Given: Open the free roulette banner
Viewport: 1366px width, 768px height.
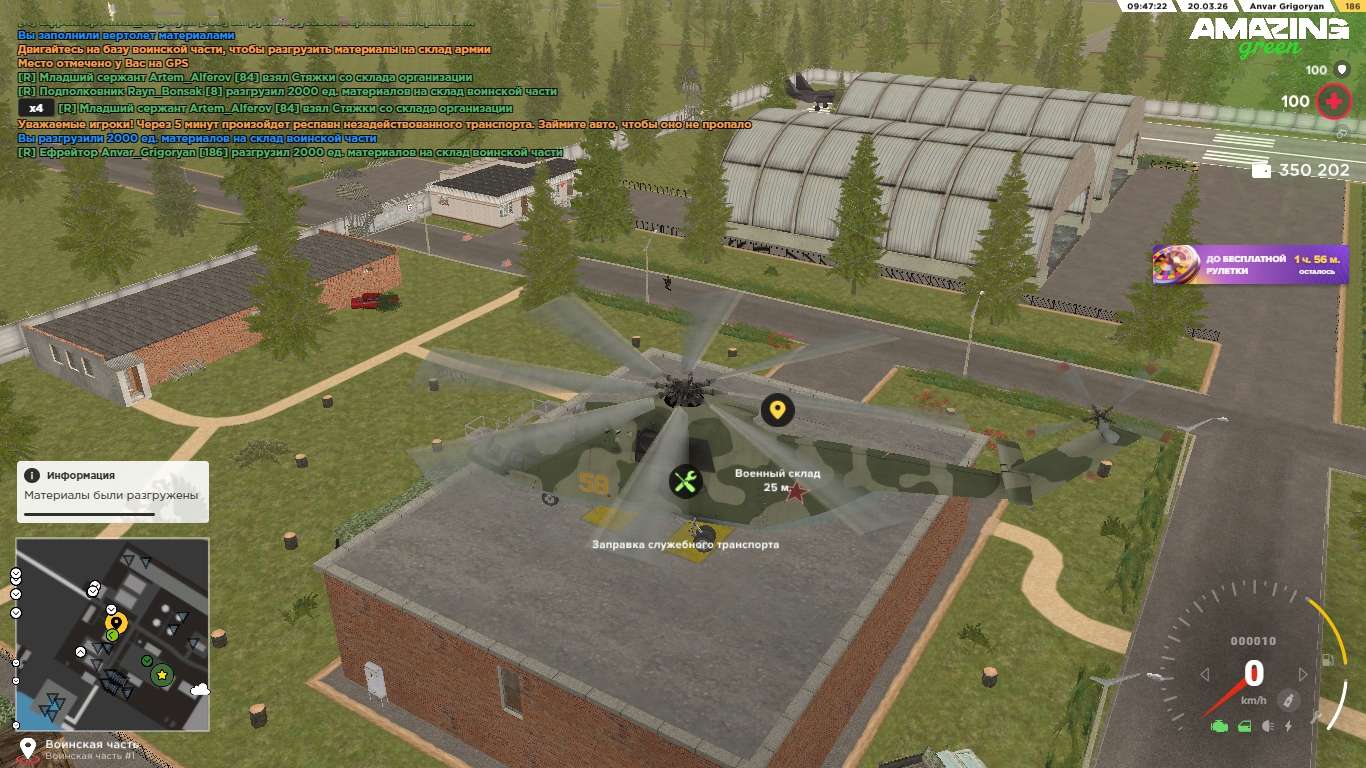Looking at the screenshot, I should pos(1250,265).
